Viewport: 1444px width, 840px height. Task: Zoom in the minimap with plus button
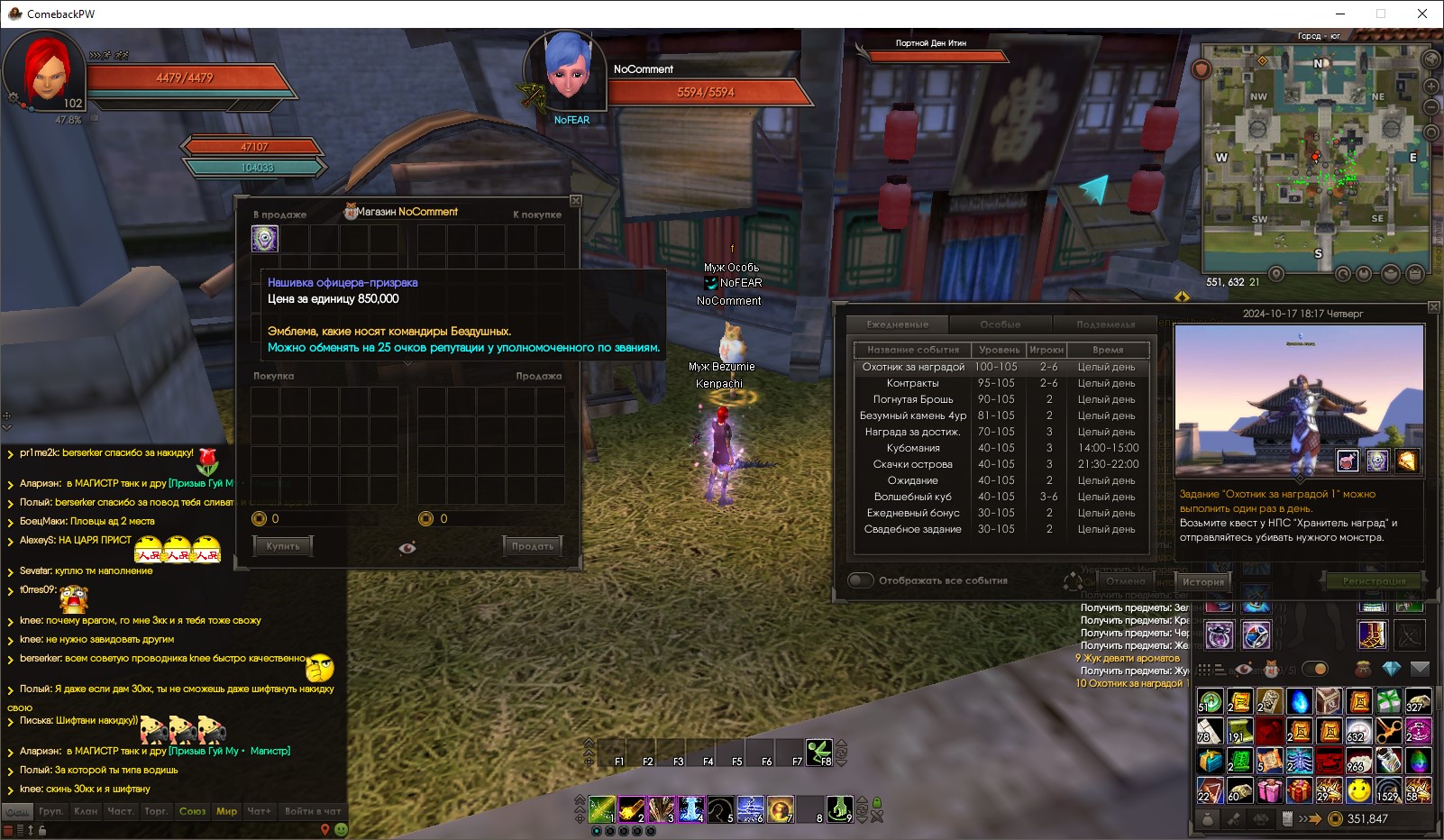pos(1430,87)
